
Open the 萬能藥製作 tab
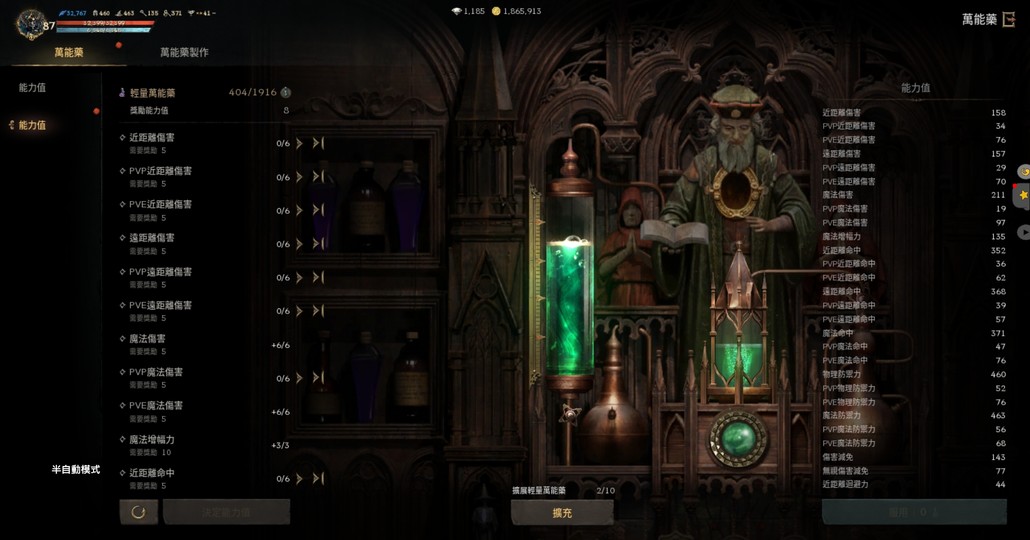pos(184,52)
